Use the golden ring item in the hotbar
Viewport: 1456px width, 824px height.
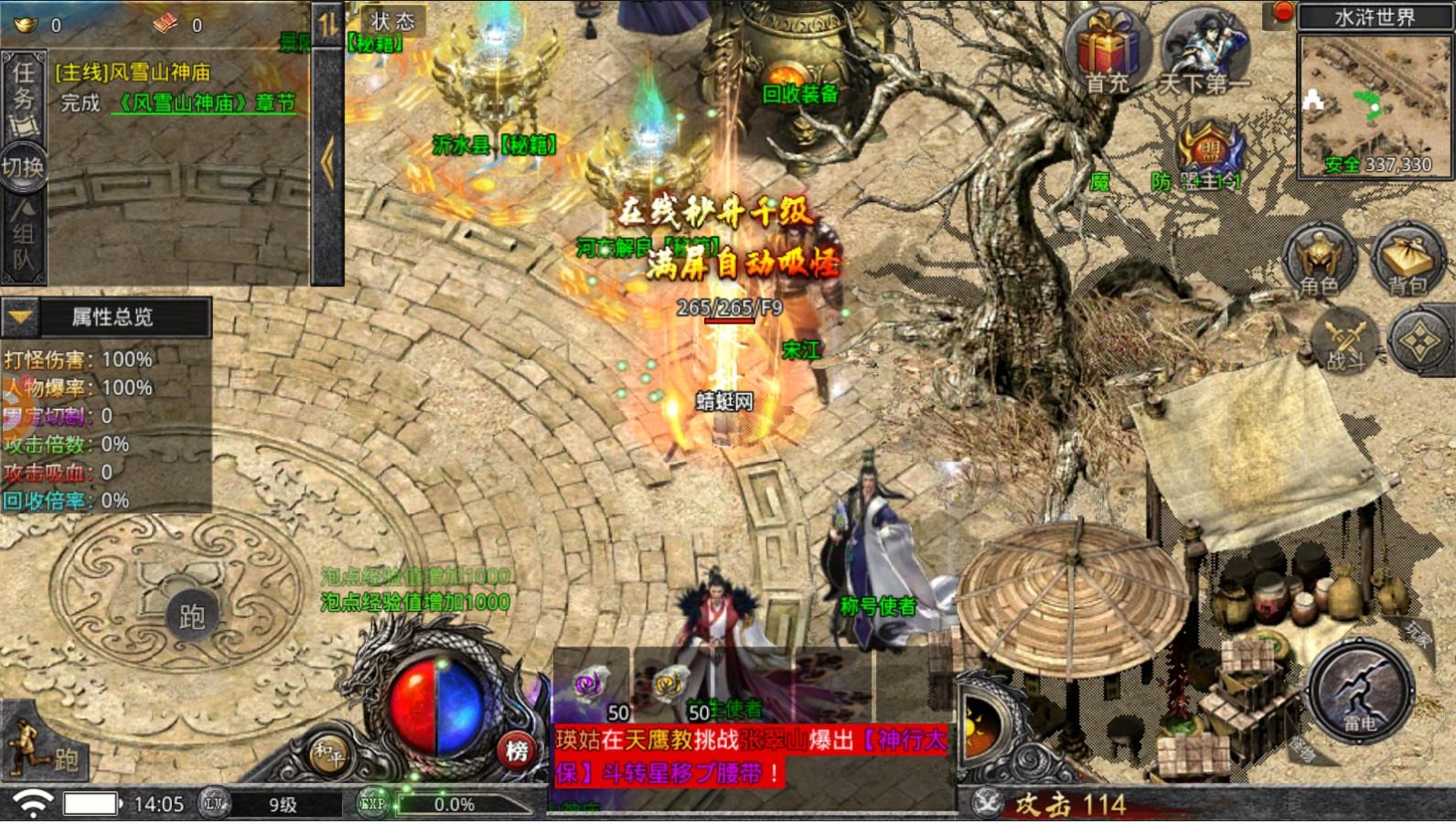click(x=669, y=686)
